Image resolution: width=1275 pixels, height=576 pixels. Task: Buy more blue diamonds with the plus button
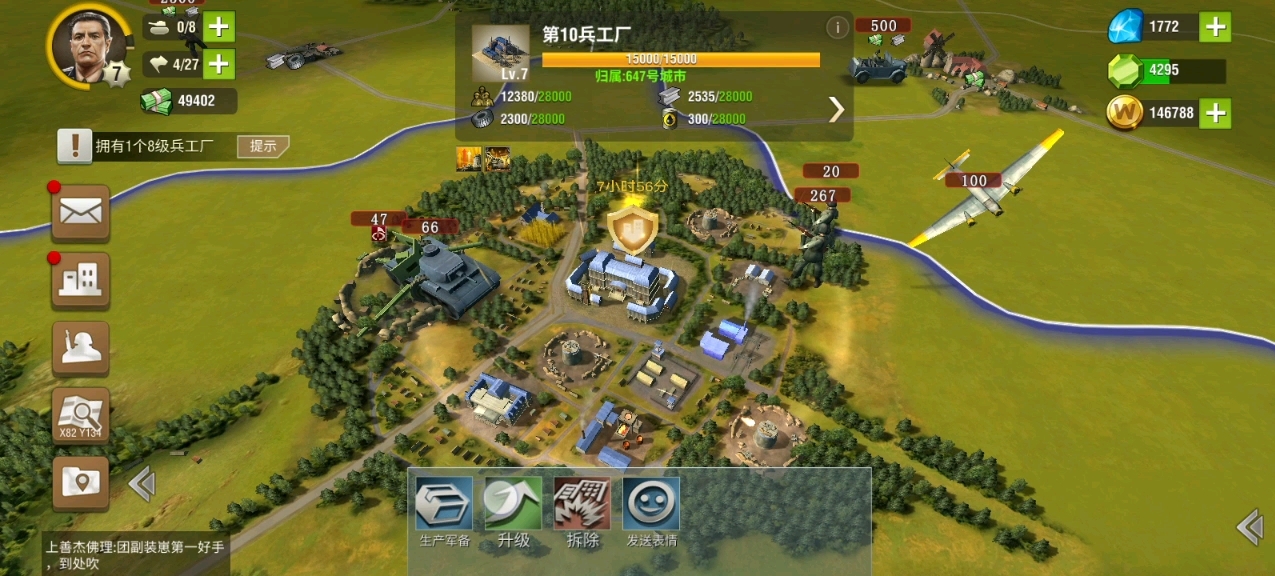point(1215,27)
